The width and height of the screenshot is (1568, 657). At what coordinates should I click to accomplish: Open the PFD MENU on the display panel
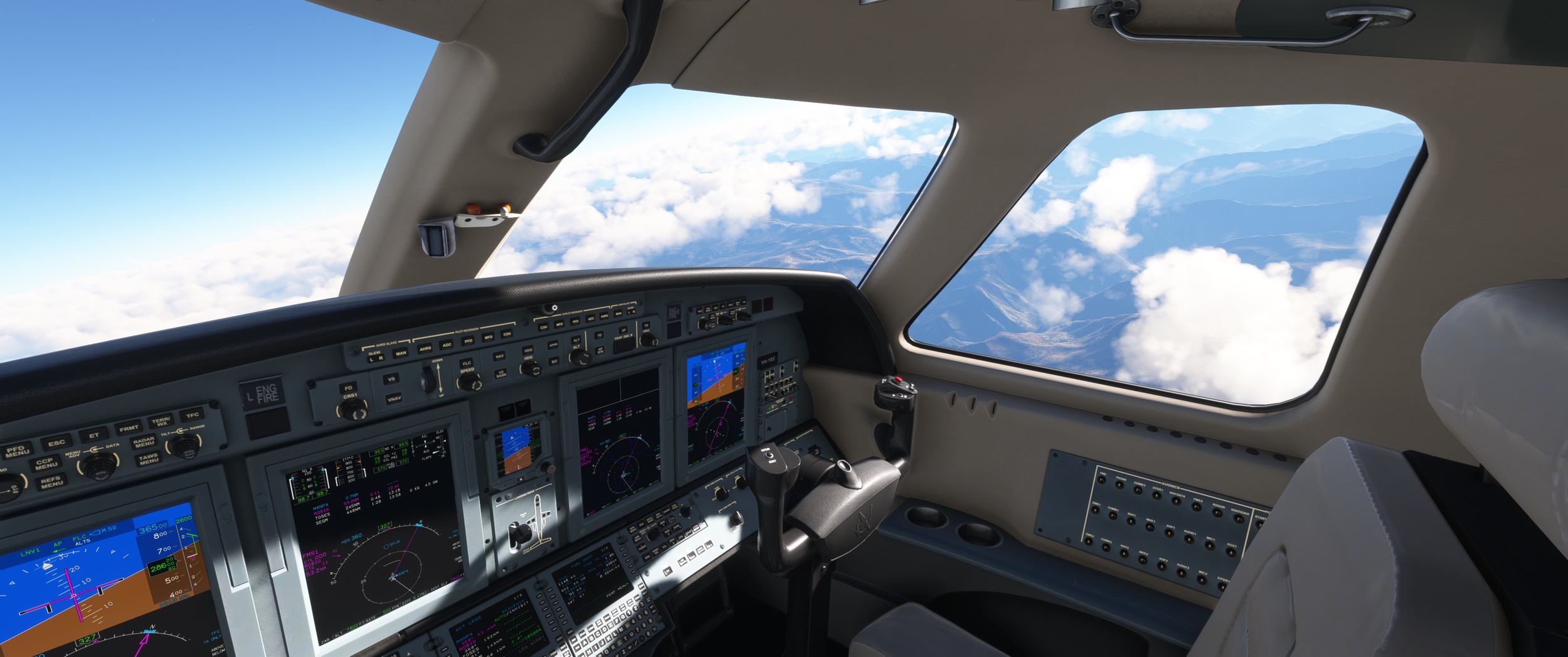16,451
